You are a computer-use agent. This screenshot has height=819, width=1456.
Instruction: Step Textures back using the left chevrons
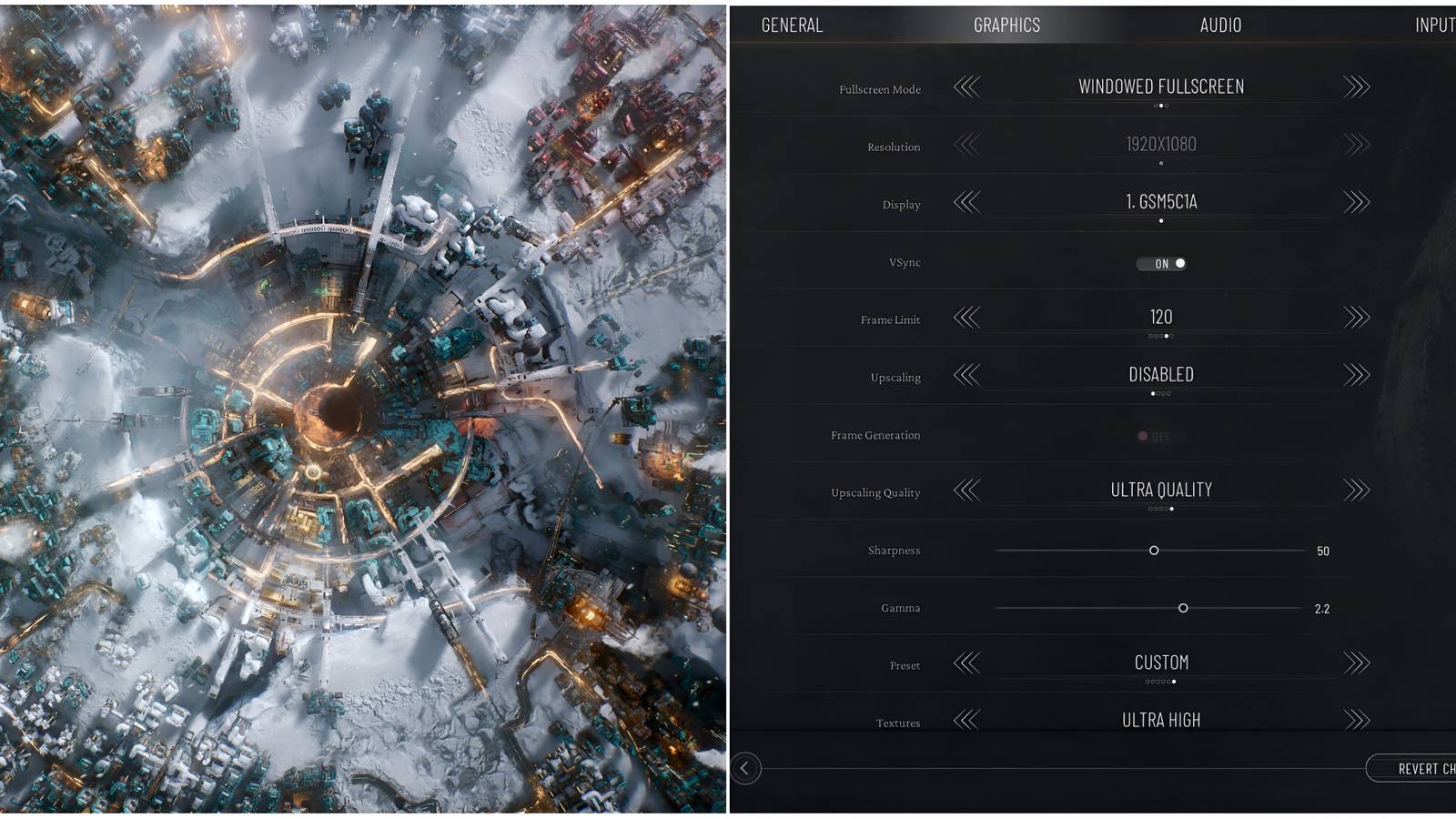[966, 719]
